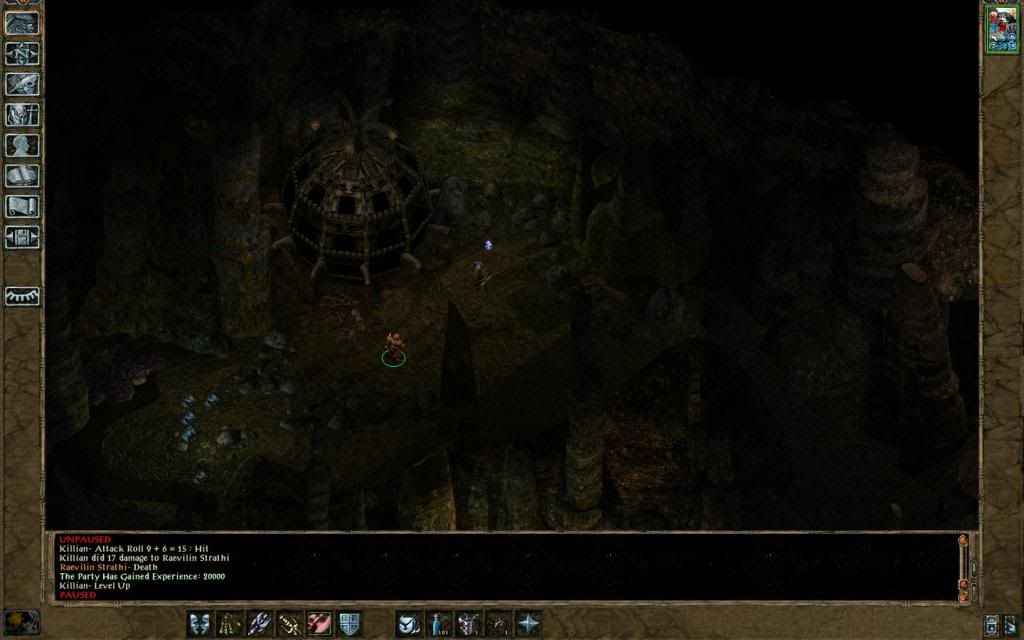Use the blue potion quick item slot
Image resolution: width=1024 pixels, height=640 pixels.
[x=438, y=624]
